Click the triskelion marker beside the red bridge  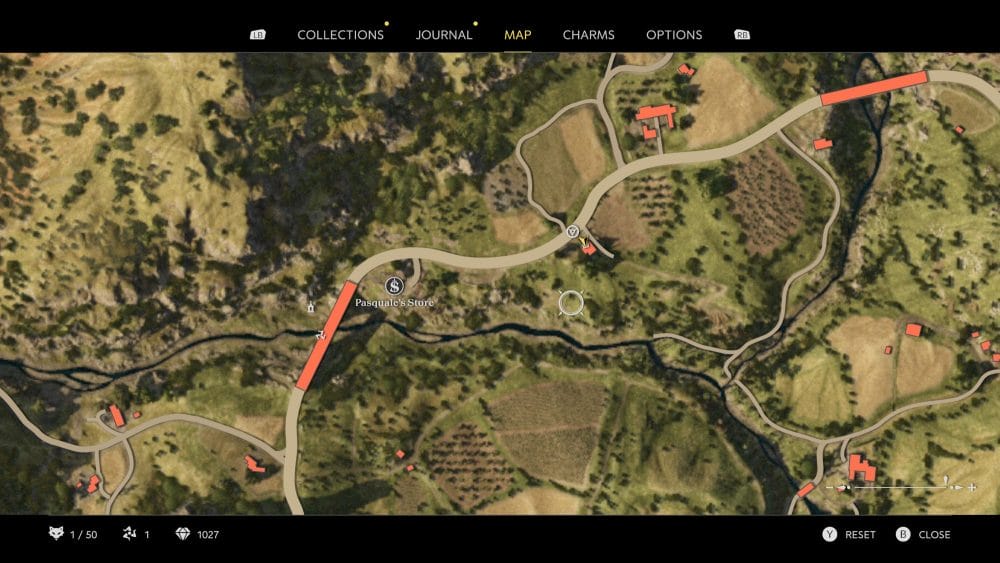click(319, 335)
